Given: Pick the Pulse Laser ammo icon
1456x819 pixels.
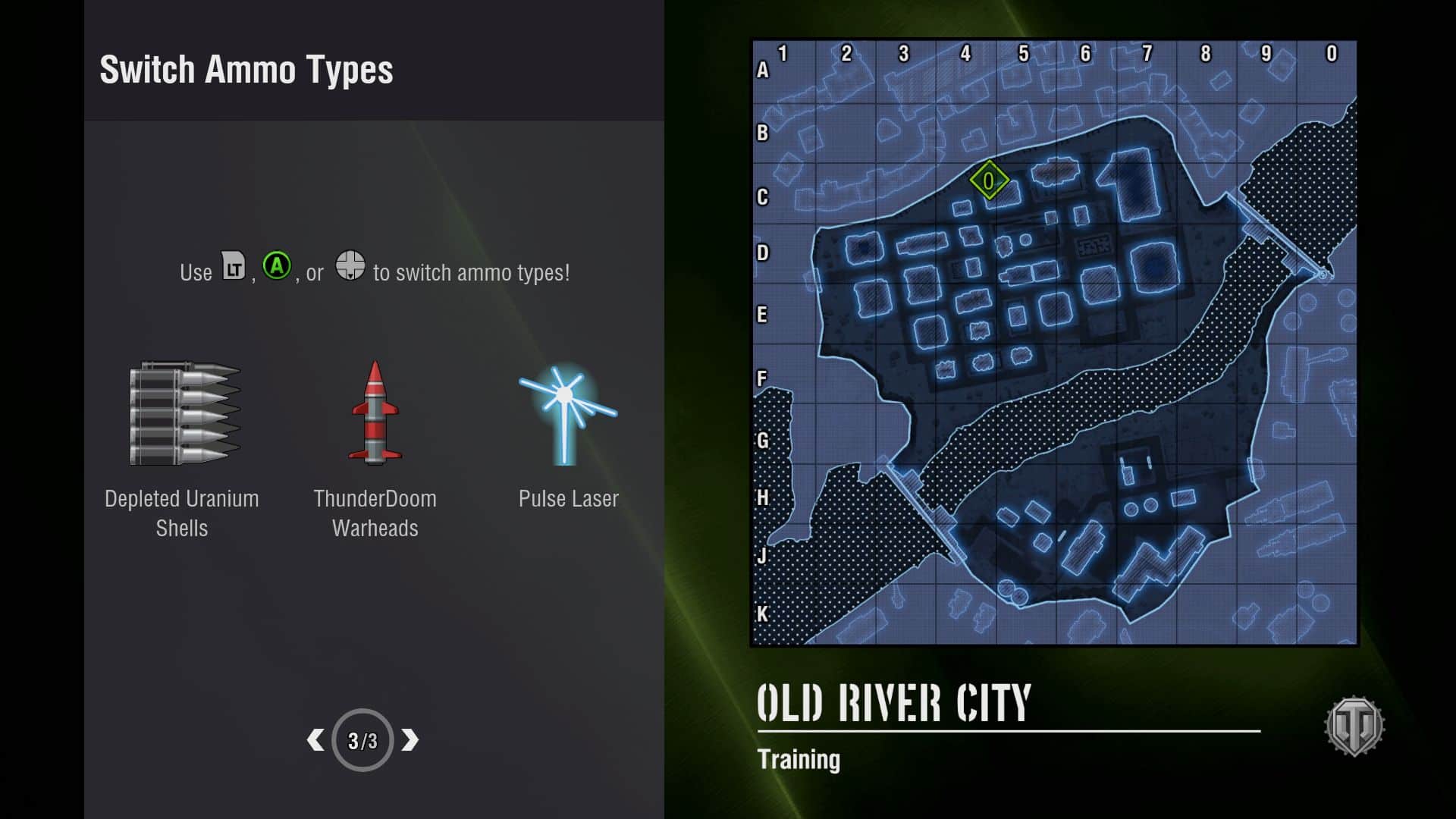Looking at the screenshot, I should [567, 414].
